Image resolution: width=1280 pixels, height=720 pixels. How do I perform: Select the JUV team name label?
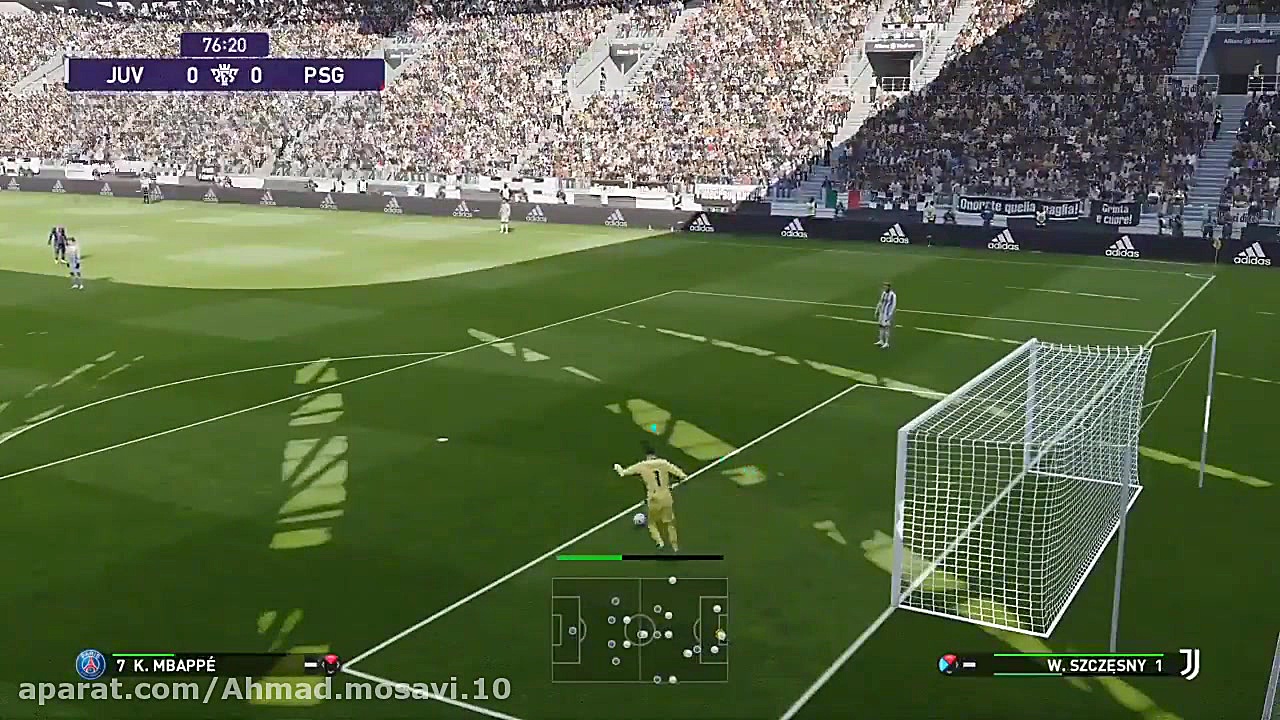tap(125, 75)
